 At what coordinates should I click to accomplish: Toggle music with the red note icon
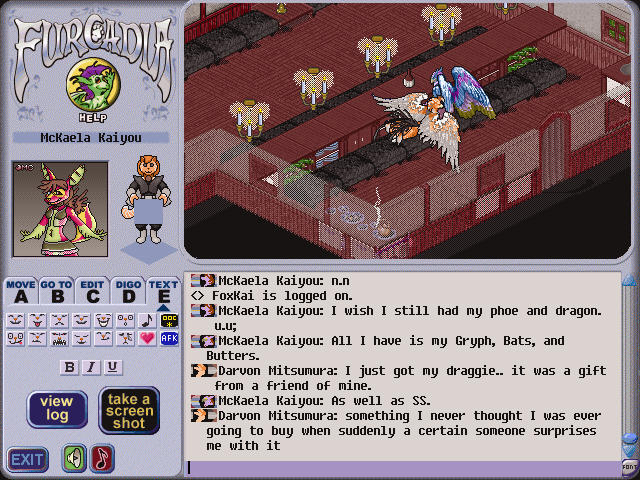(102, 459)
